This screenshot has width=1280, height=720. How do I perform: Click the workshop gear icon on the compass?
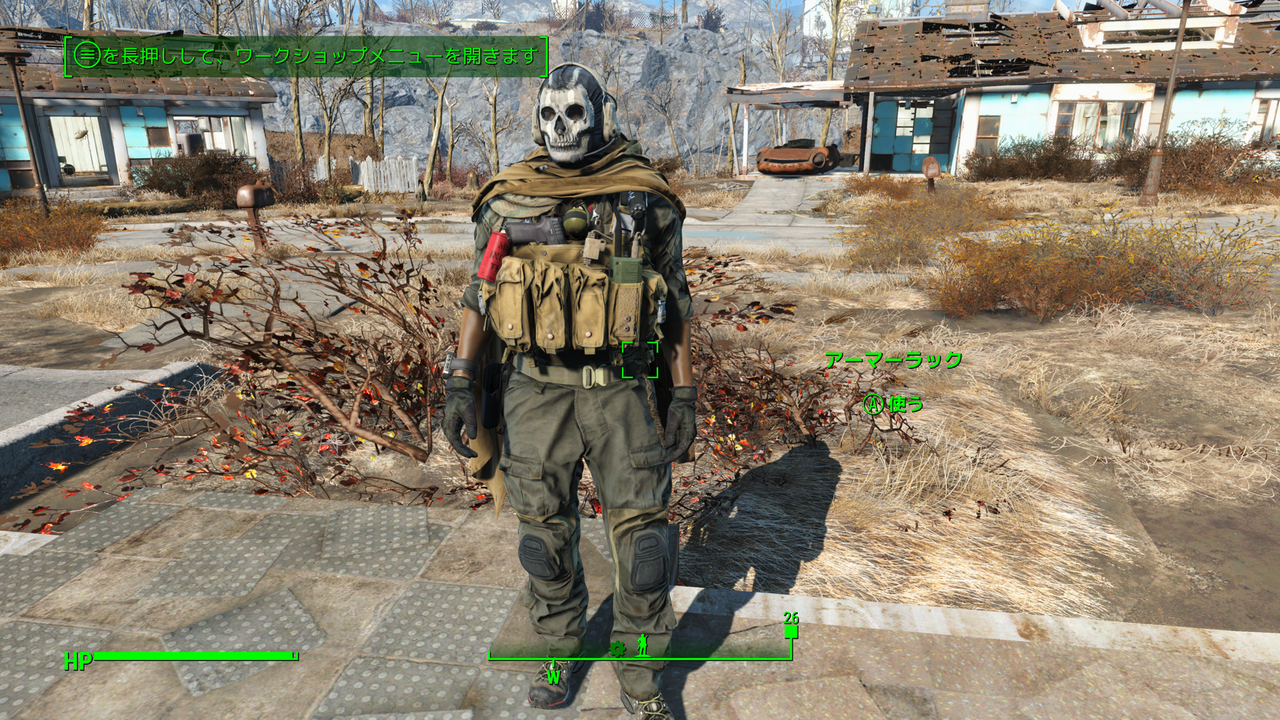click(618, 648)
